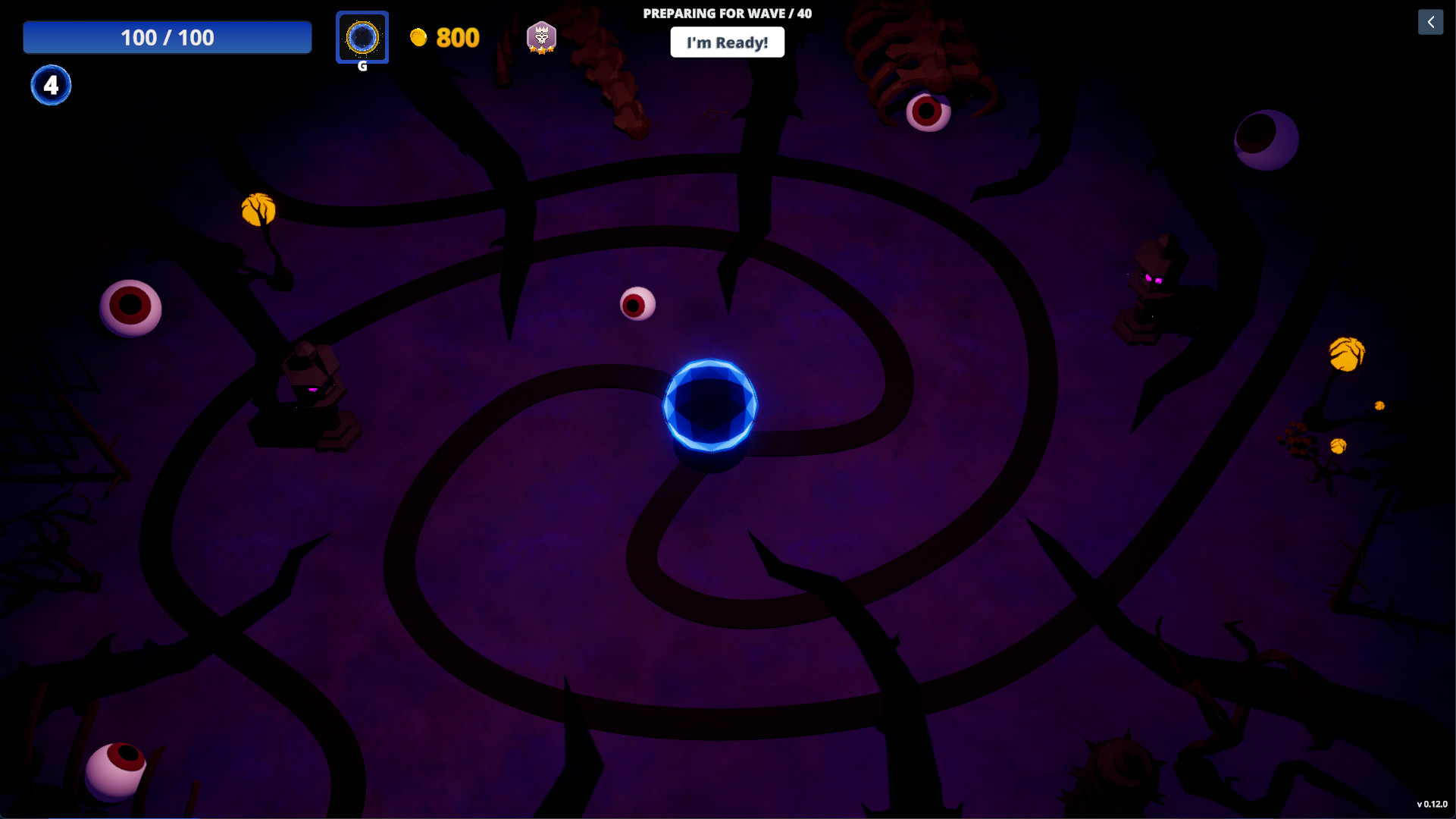Screen dimensions: 1456x819
Task: Click the gold coin currency icon
Action: click(x=420, y=37)
